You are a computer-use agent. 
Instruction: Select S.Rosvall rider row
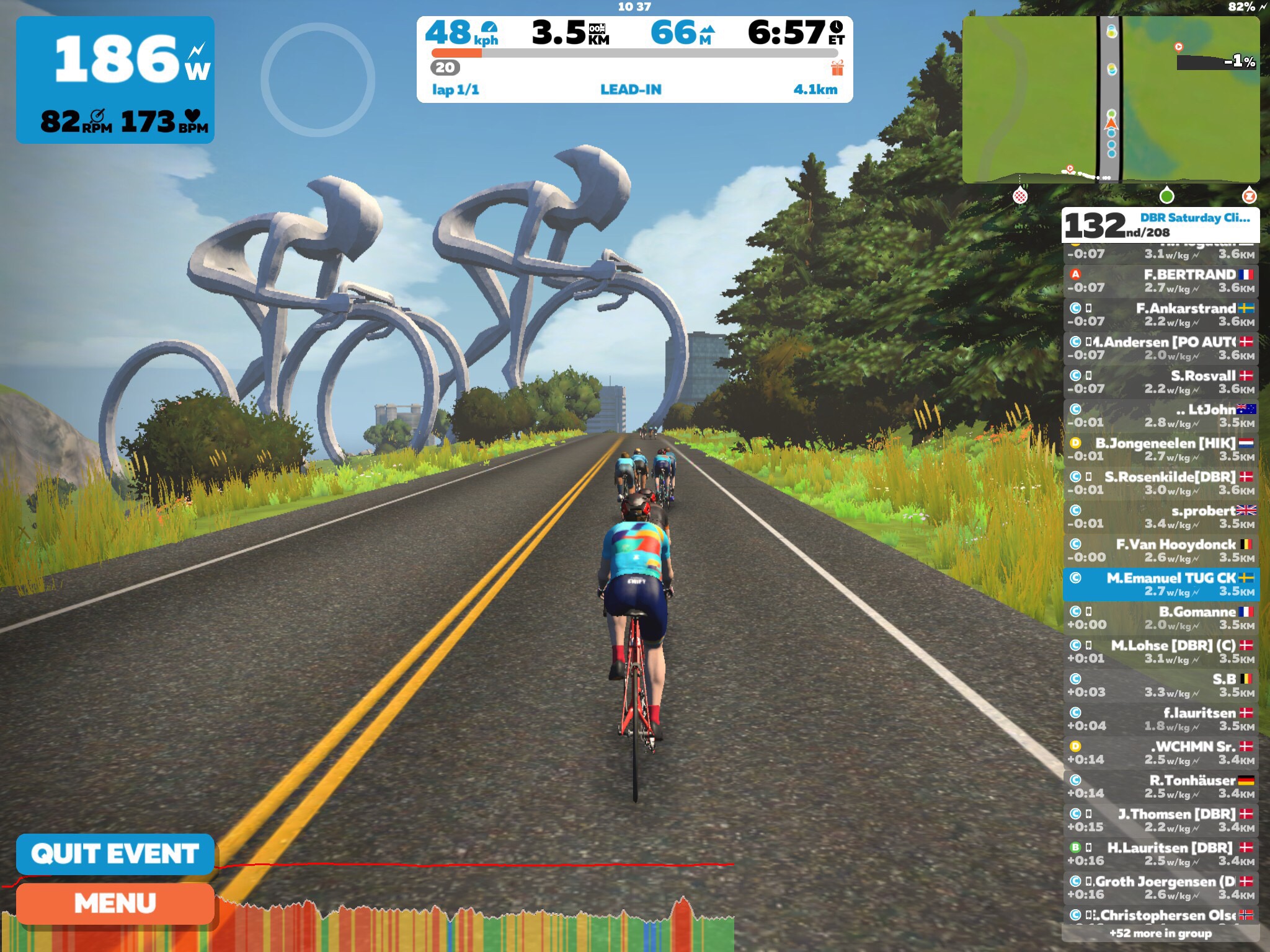[x=1161, y=382]
